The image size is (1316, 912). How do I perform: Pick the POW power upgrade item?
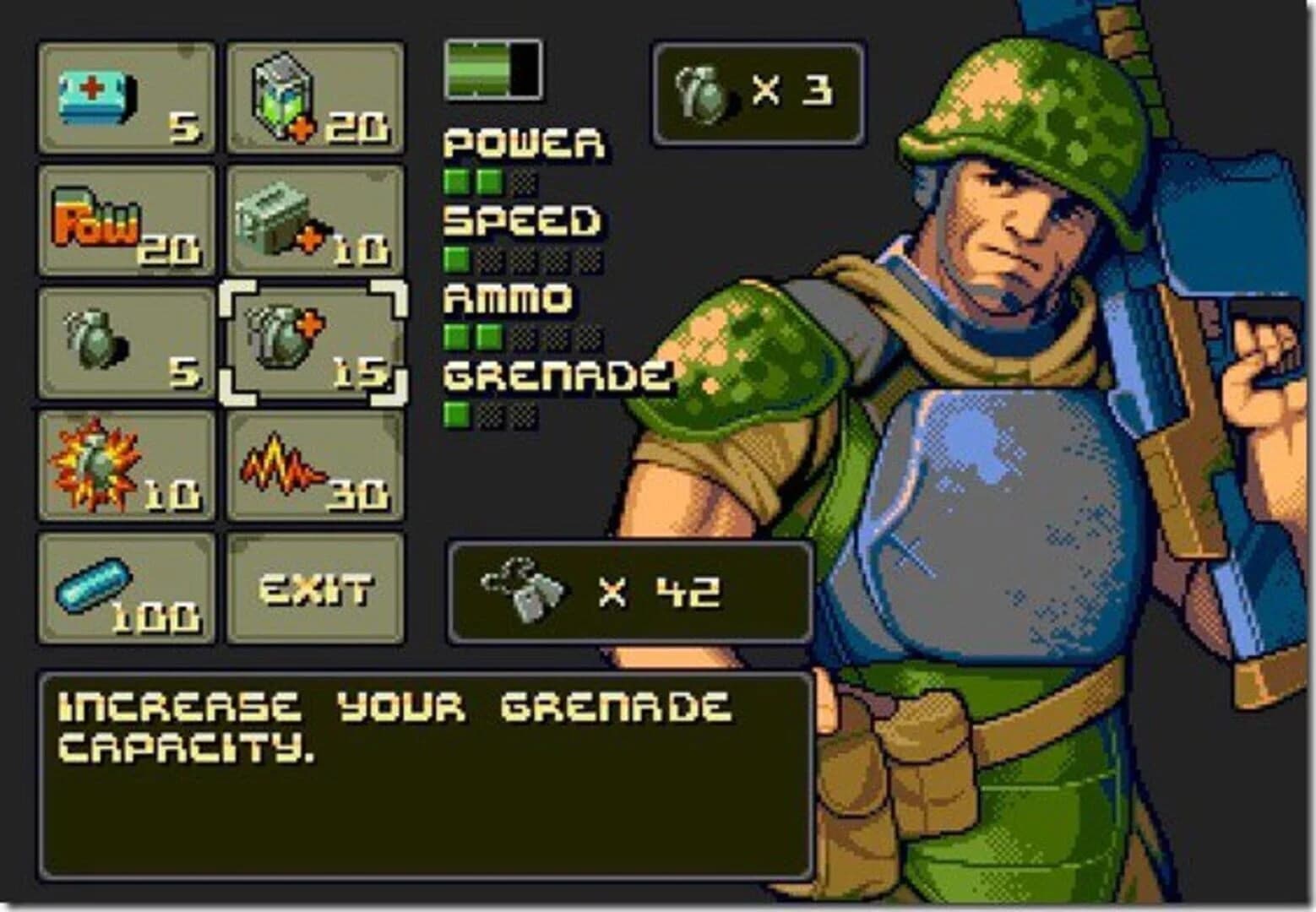coord(125,224)
